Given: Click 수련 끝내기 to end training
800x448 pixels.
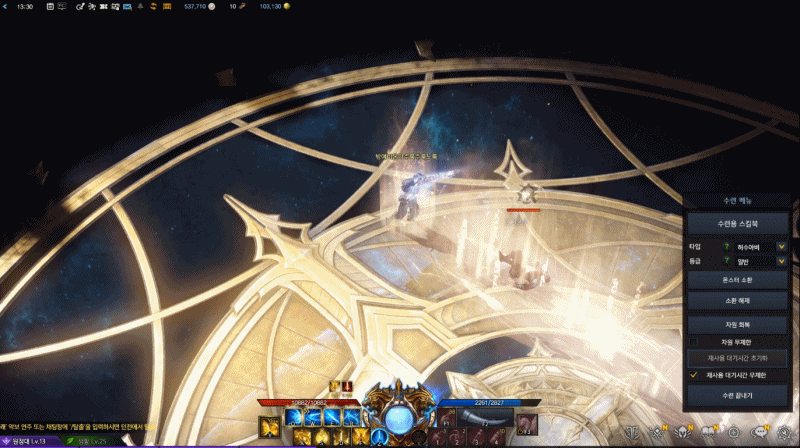Looking at the screenshot, I should pyautogui.click(x=738, y=396).
